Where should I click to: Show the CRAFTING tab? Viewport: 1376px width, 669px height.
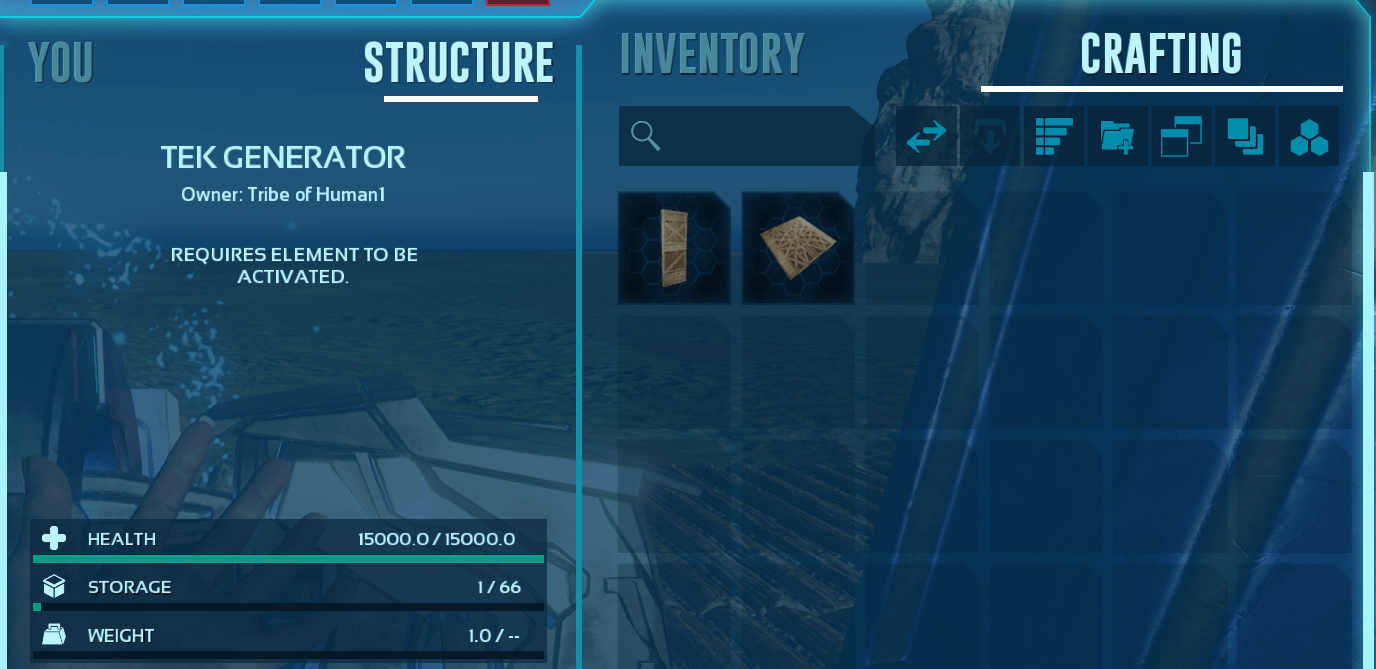tap(1161, 55)
